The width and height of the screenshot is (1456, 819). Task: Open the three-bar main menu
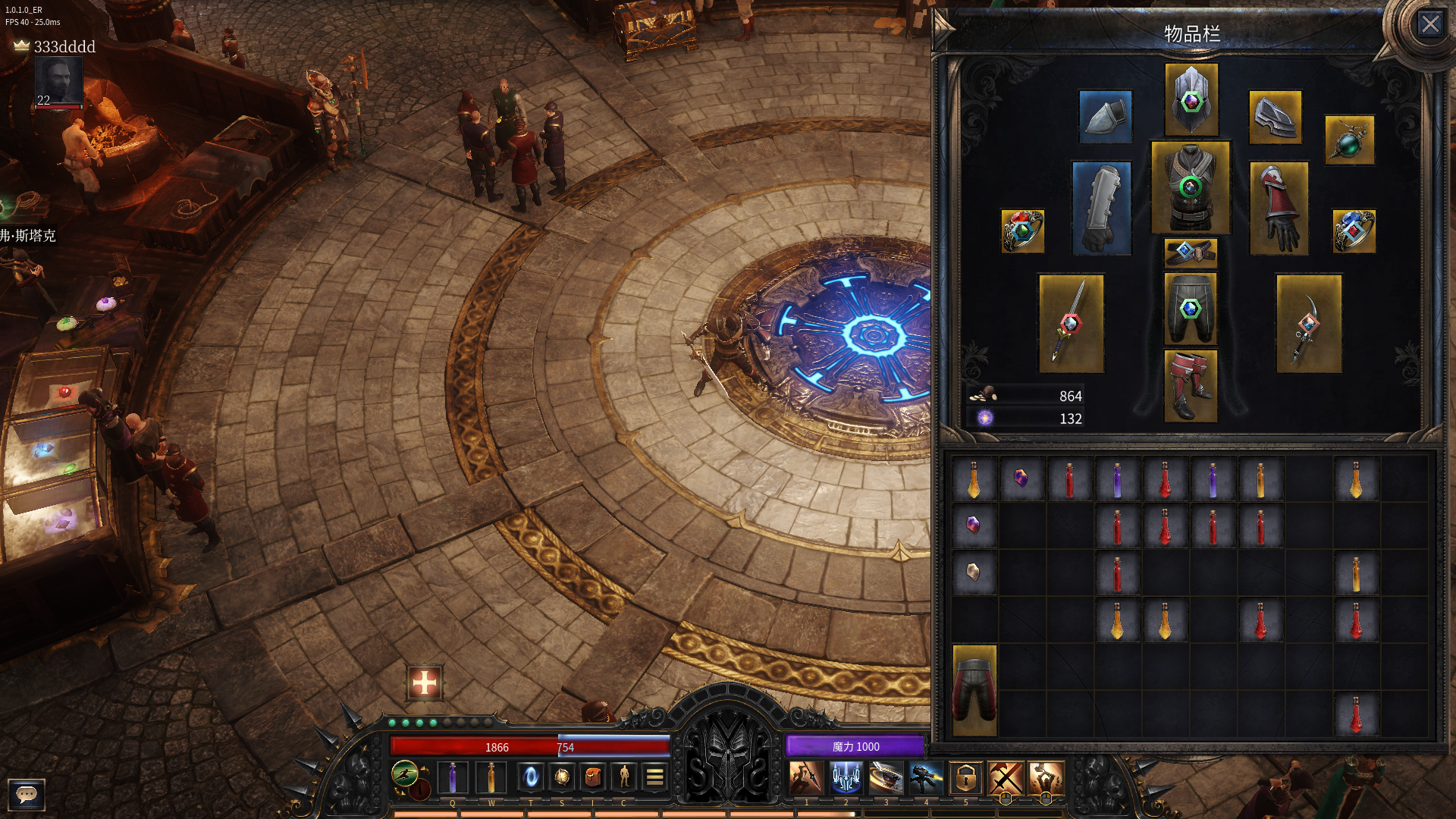655,777
